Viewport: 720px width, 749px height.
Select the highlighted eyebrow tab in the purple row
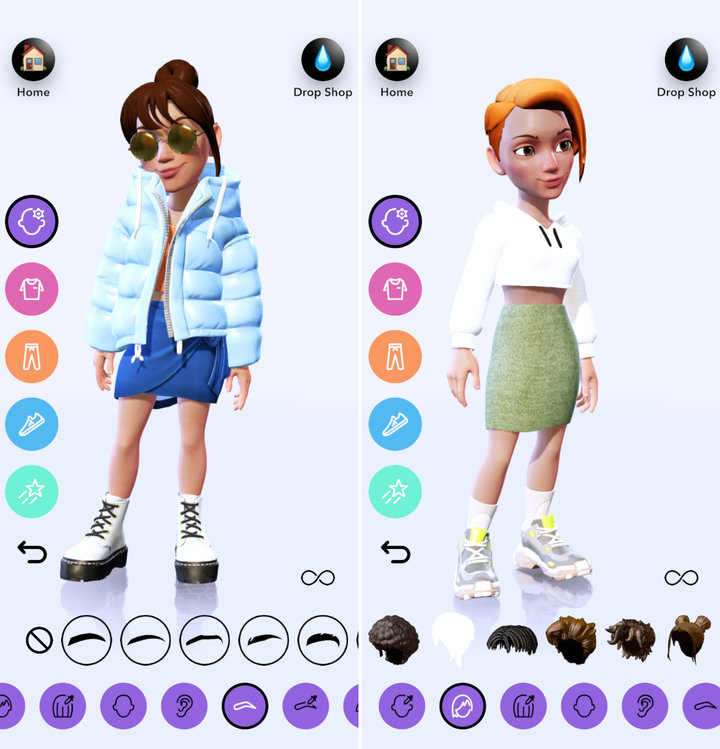(x=245, y=706)
